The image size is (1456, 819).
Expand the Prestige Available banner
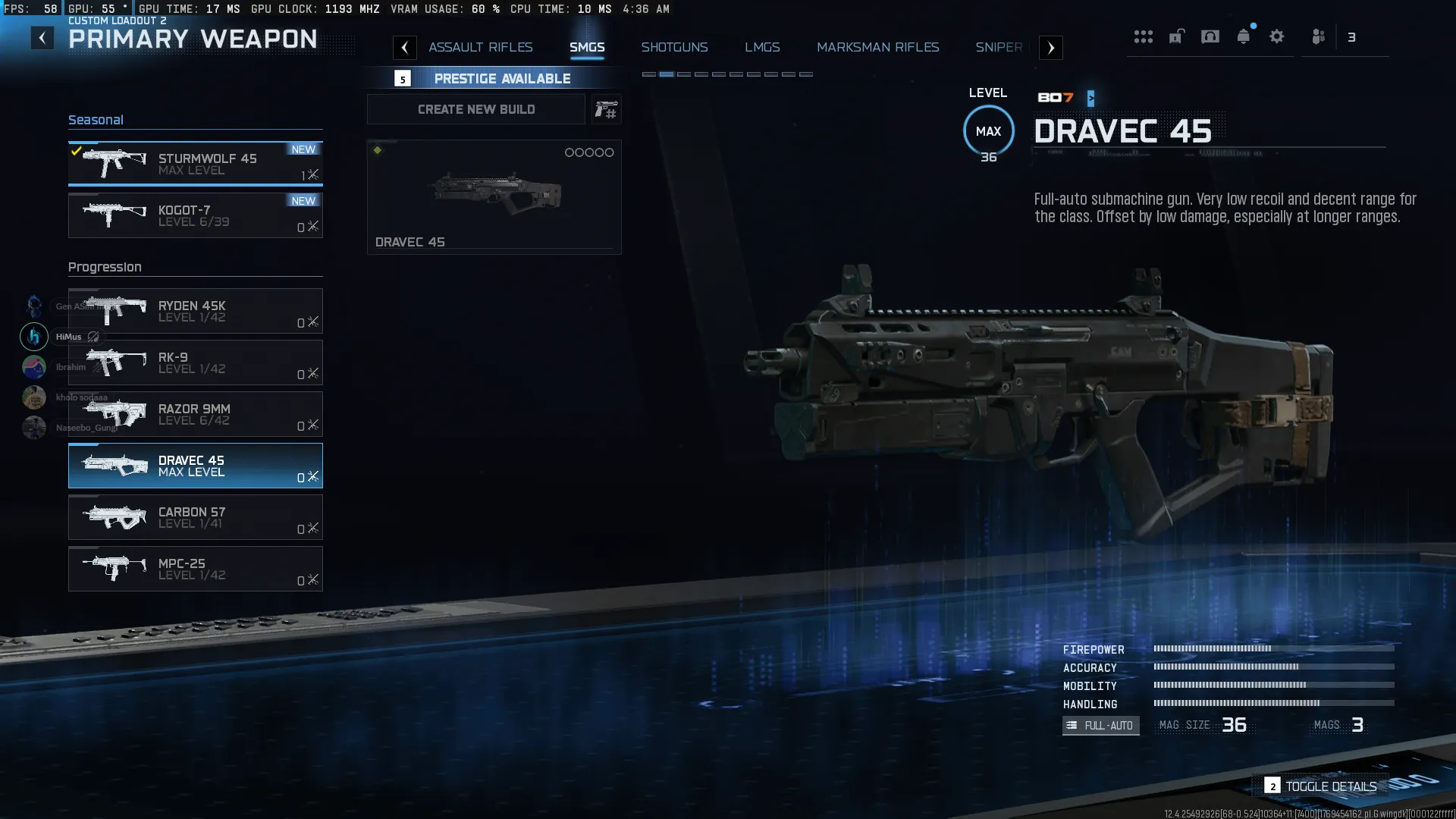tap(502, 78)
